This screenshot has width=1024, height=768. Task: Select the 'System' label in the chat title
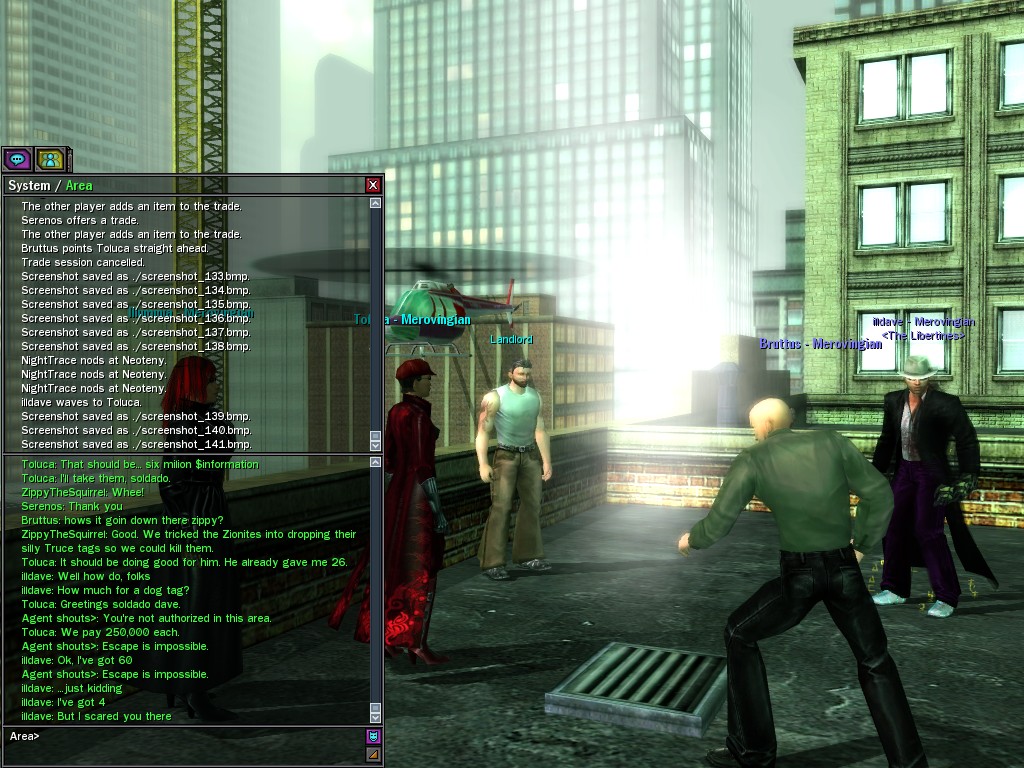(28, 186)
